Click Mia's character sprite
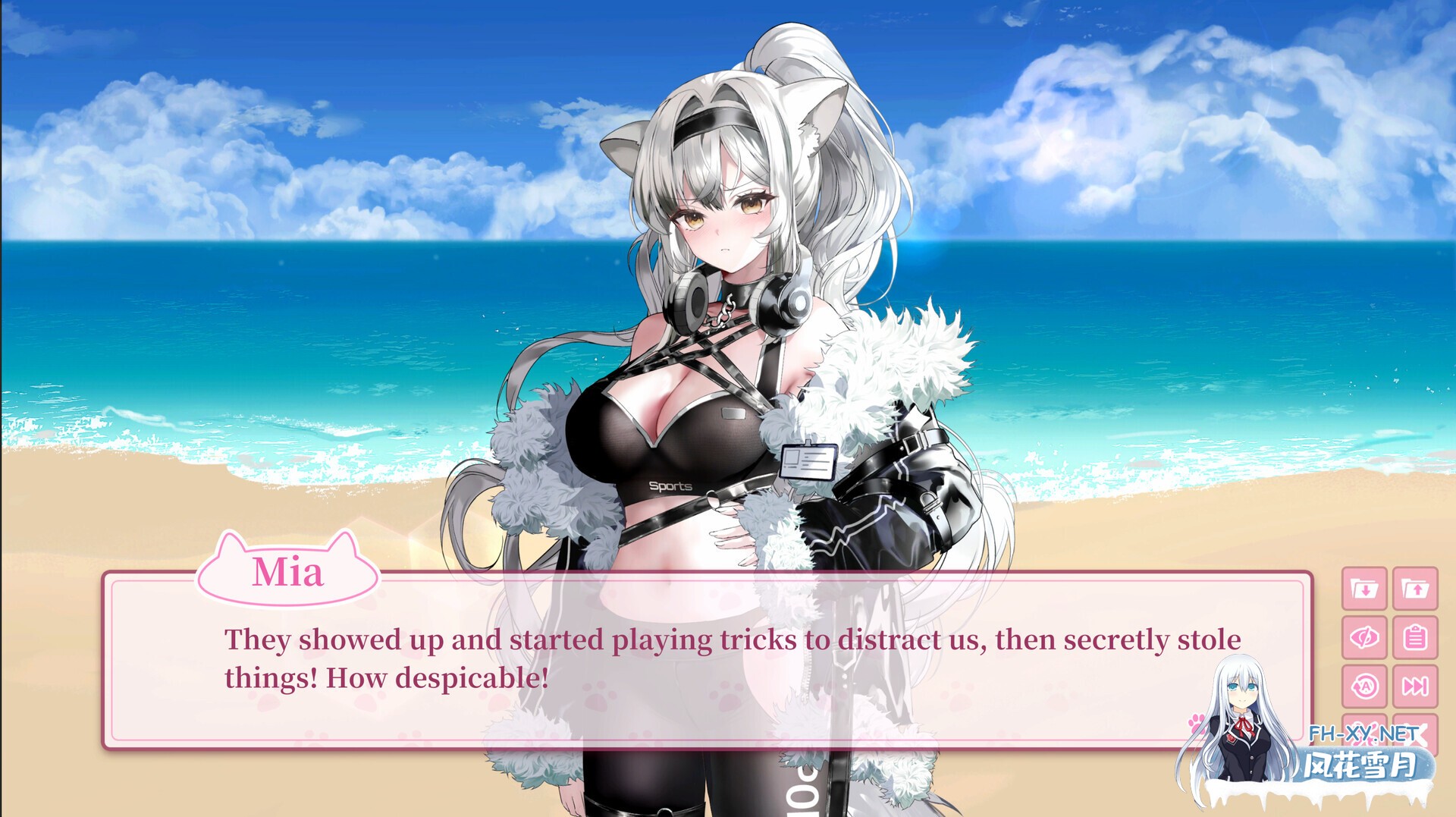Viewport: 1456px width, 817px height. coord(728,303)
